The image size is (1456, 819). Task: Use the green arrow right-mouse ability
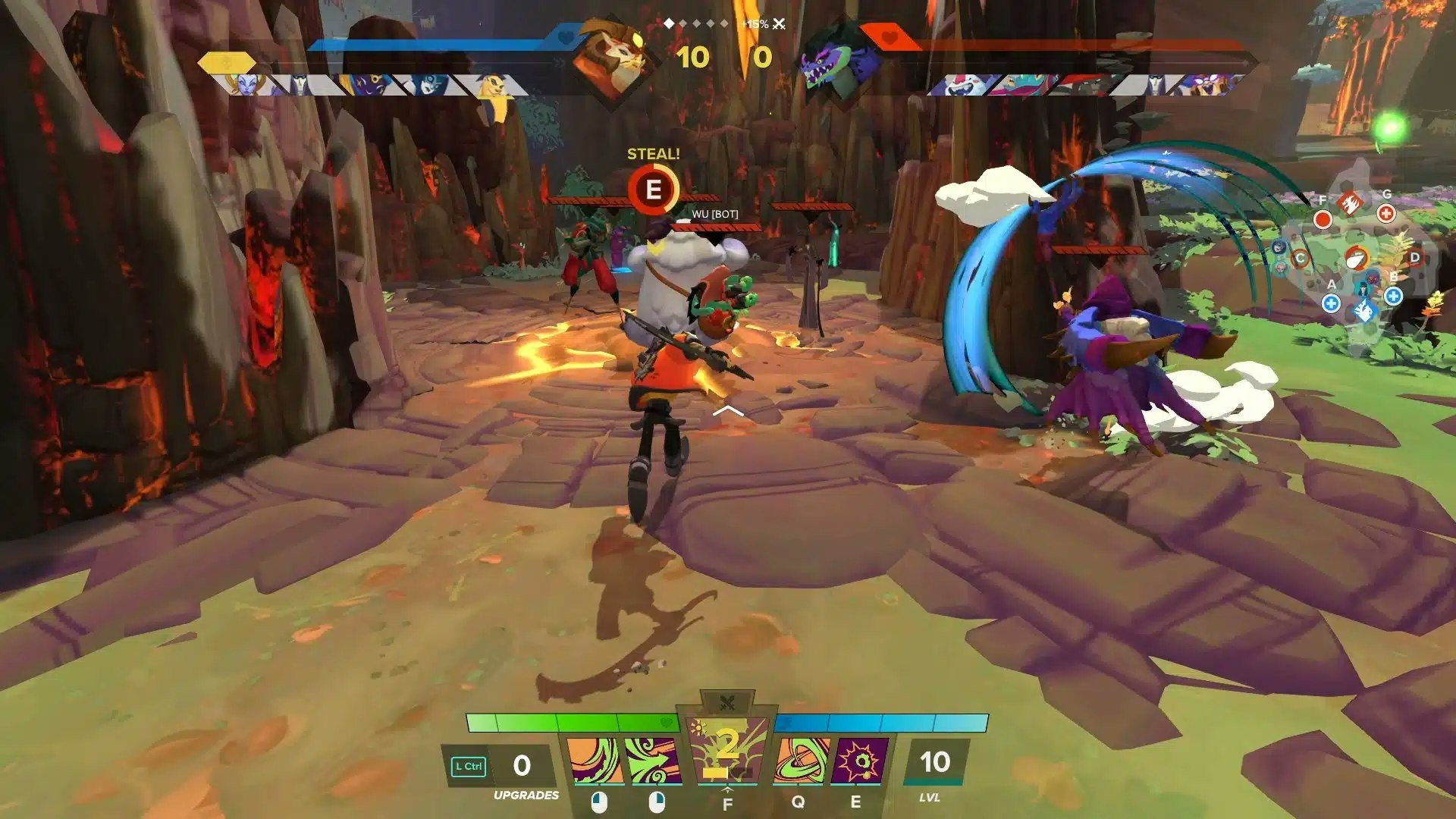[x=653, y=761]
